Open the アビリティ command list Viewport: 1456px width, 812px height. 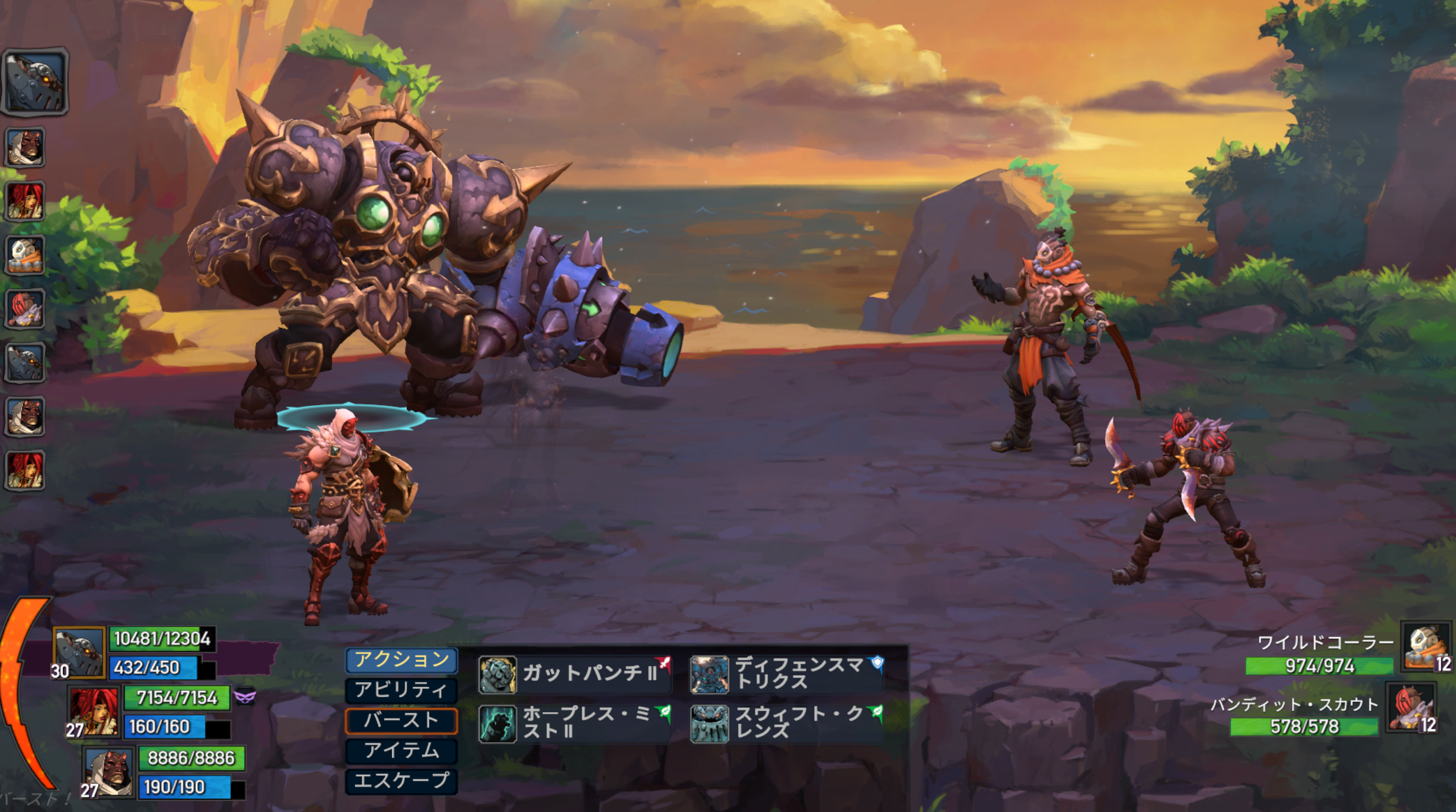(401, 690)
